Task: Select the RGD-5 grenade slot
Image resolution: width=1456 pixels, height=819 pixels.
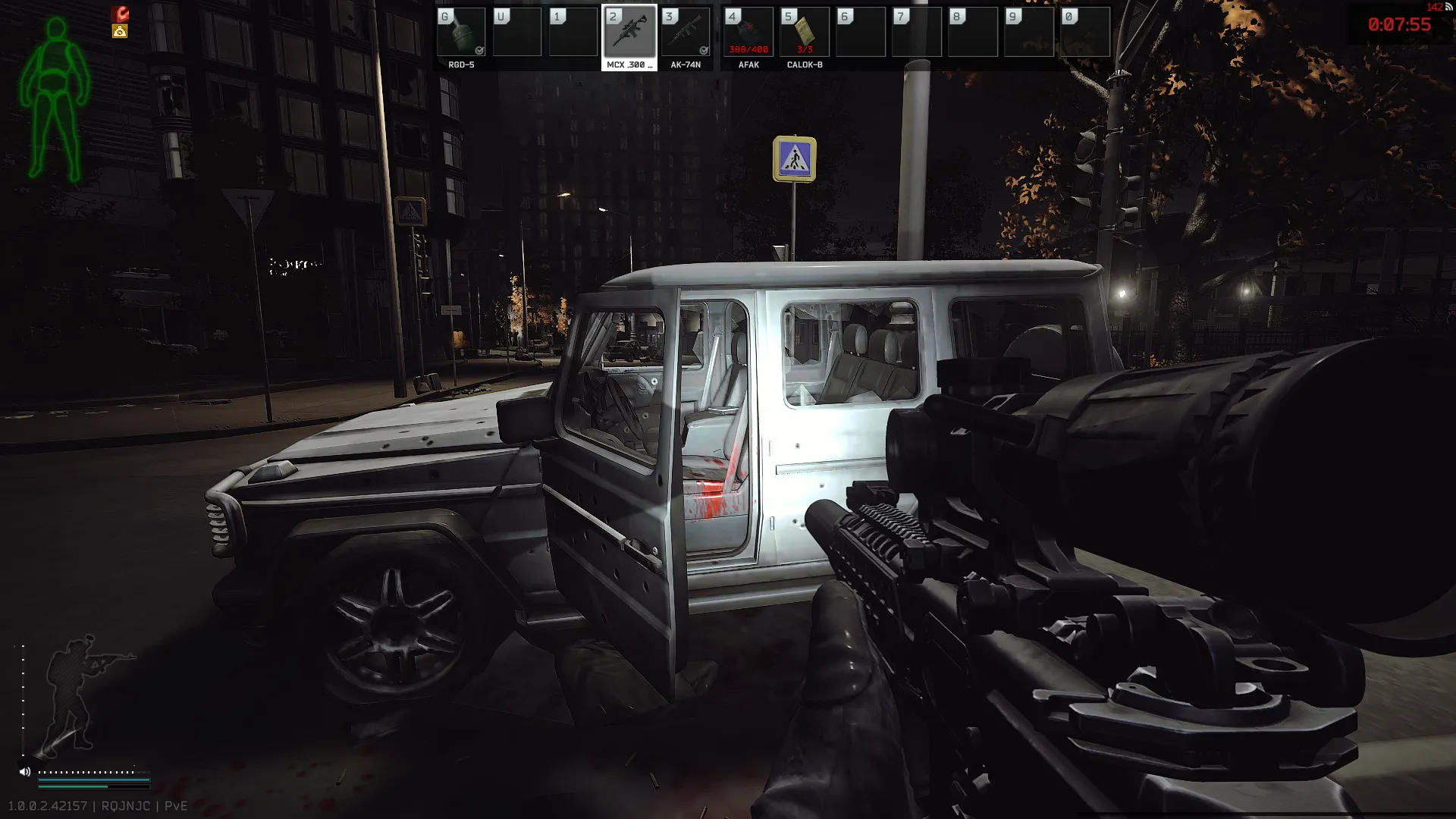Action: tap(461, 33)
